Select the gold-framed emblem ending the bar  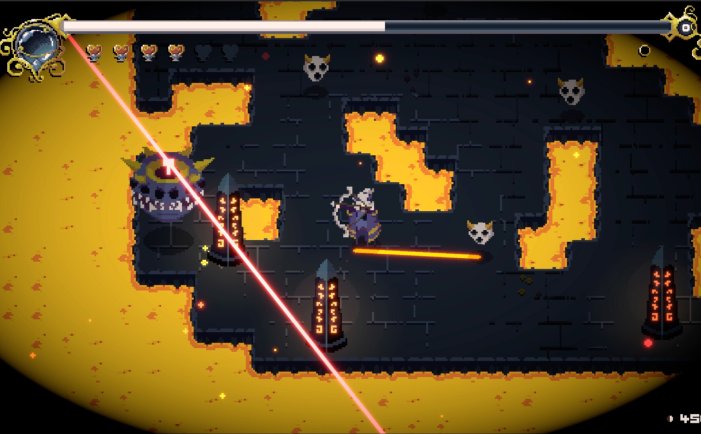click(x=684, y=26)
